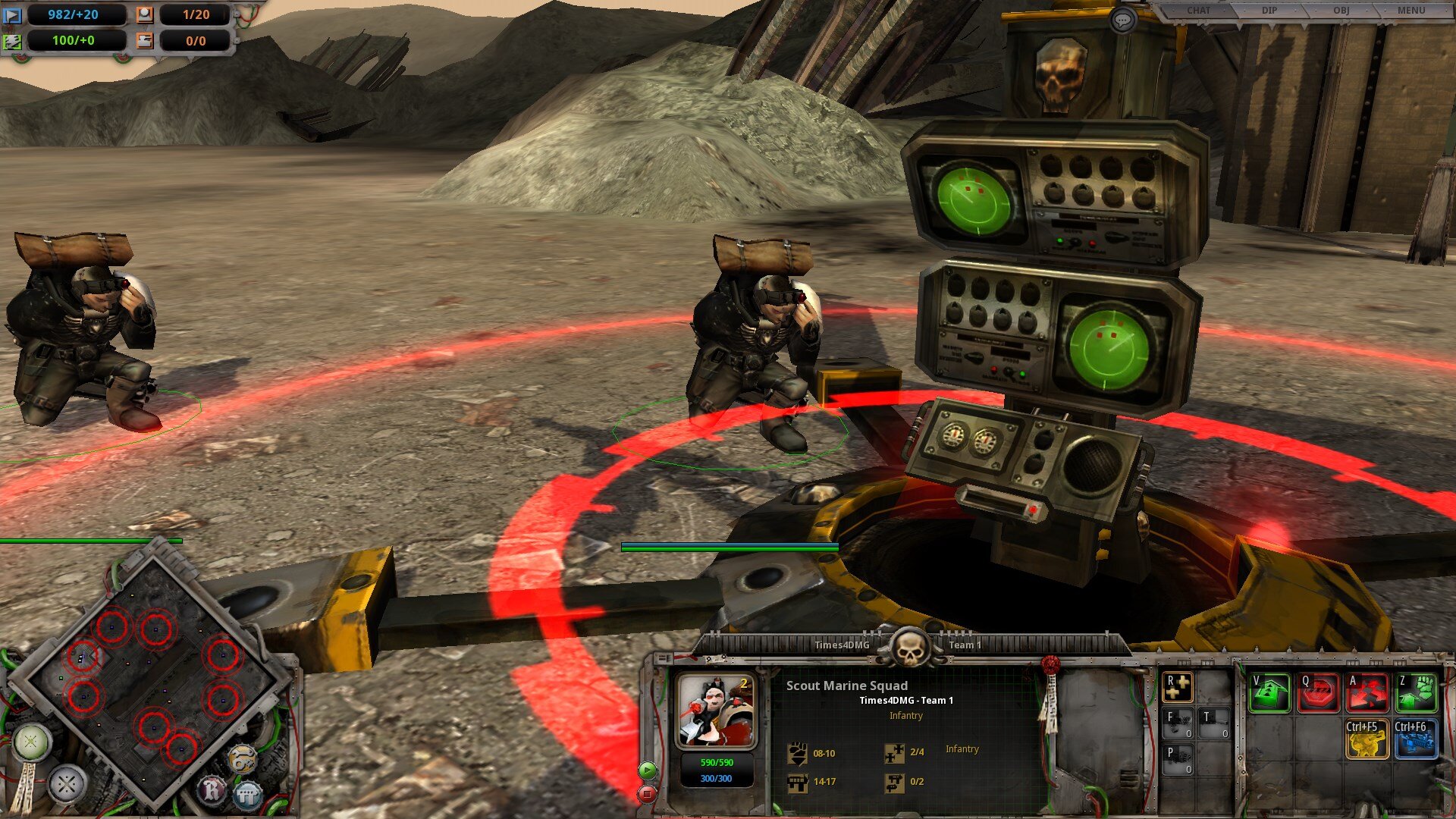The width and height of the screenshot is (1456, 819).
Task: Click the gothic R button near minimap
Action: click(212, 791)
